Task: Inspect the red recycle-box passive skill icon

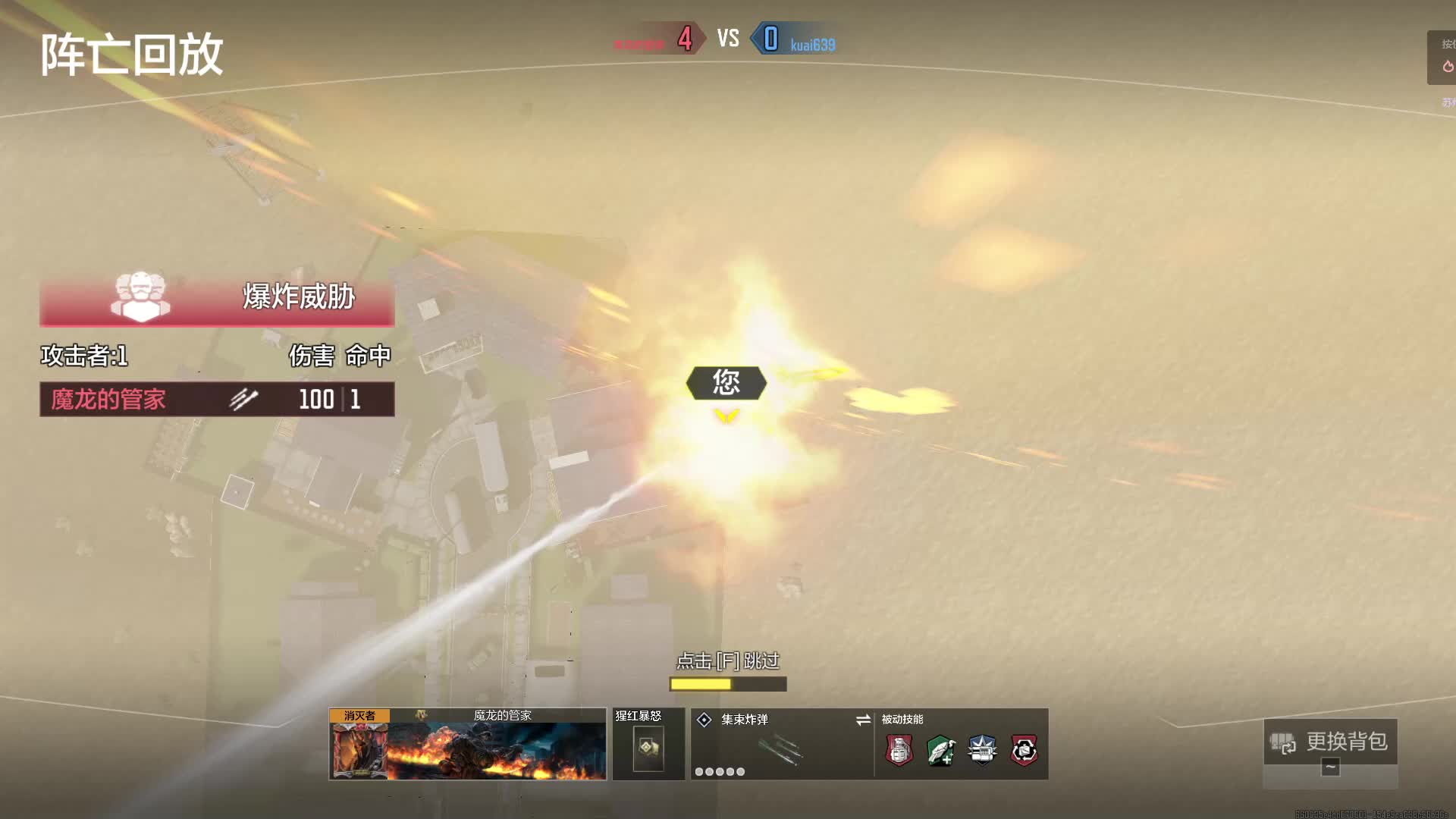Action: coord(1024,751)
